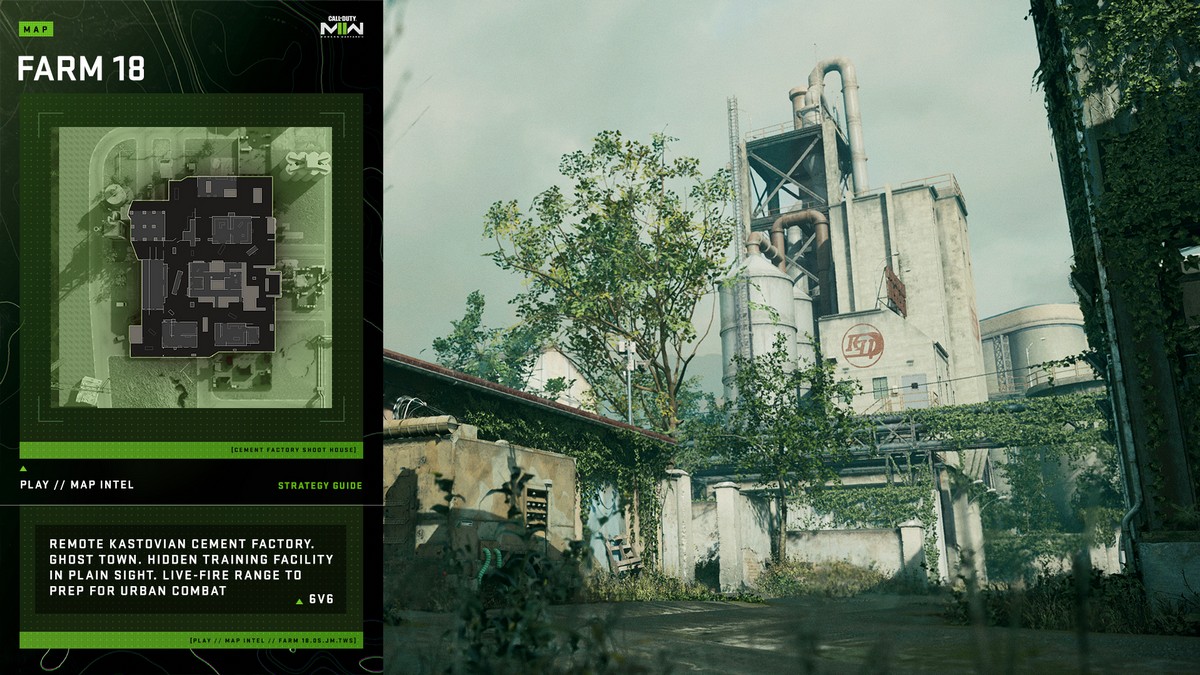Click the green MAP tag
Viewport: 1200px width, 675px height.
[35, 30]
